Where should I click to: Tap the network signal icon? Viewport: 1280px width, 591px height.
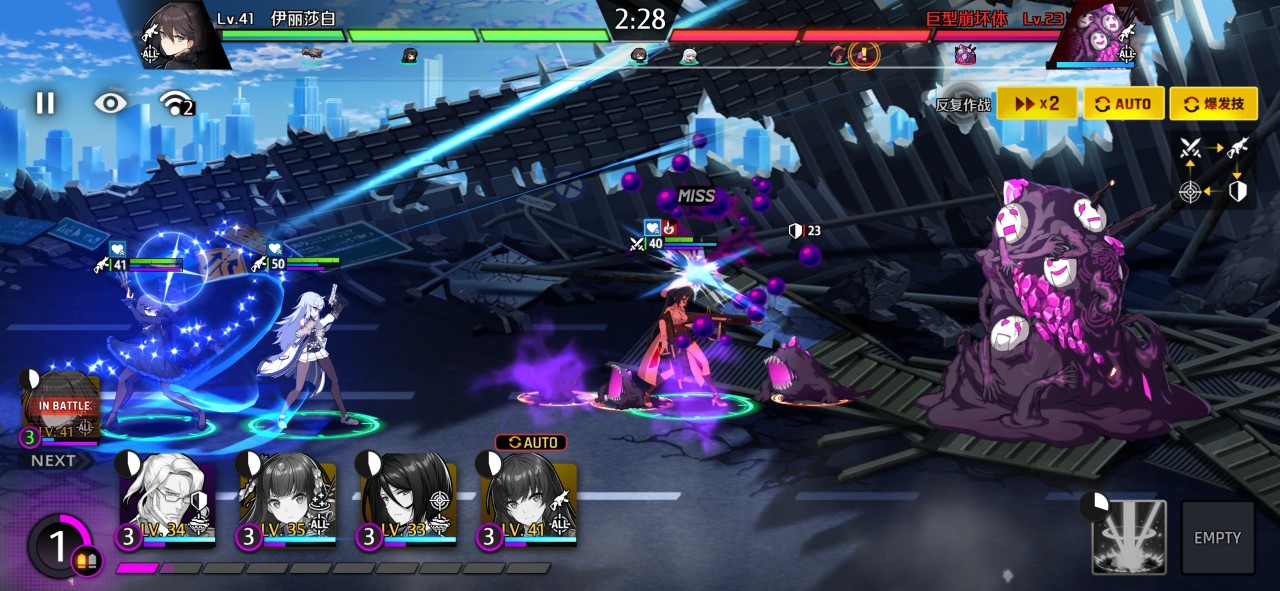coord(176,103)
